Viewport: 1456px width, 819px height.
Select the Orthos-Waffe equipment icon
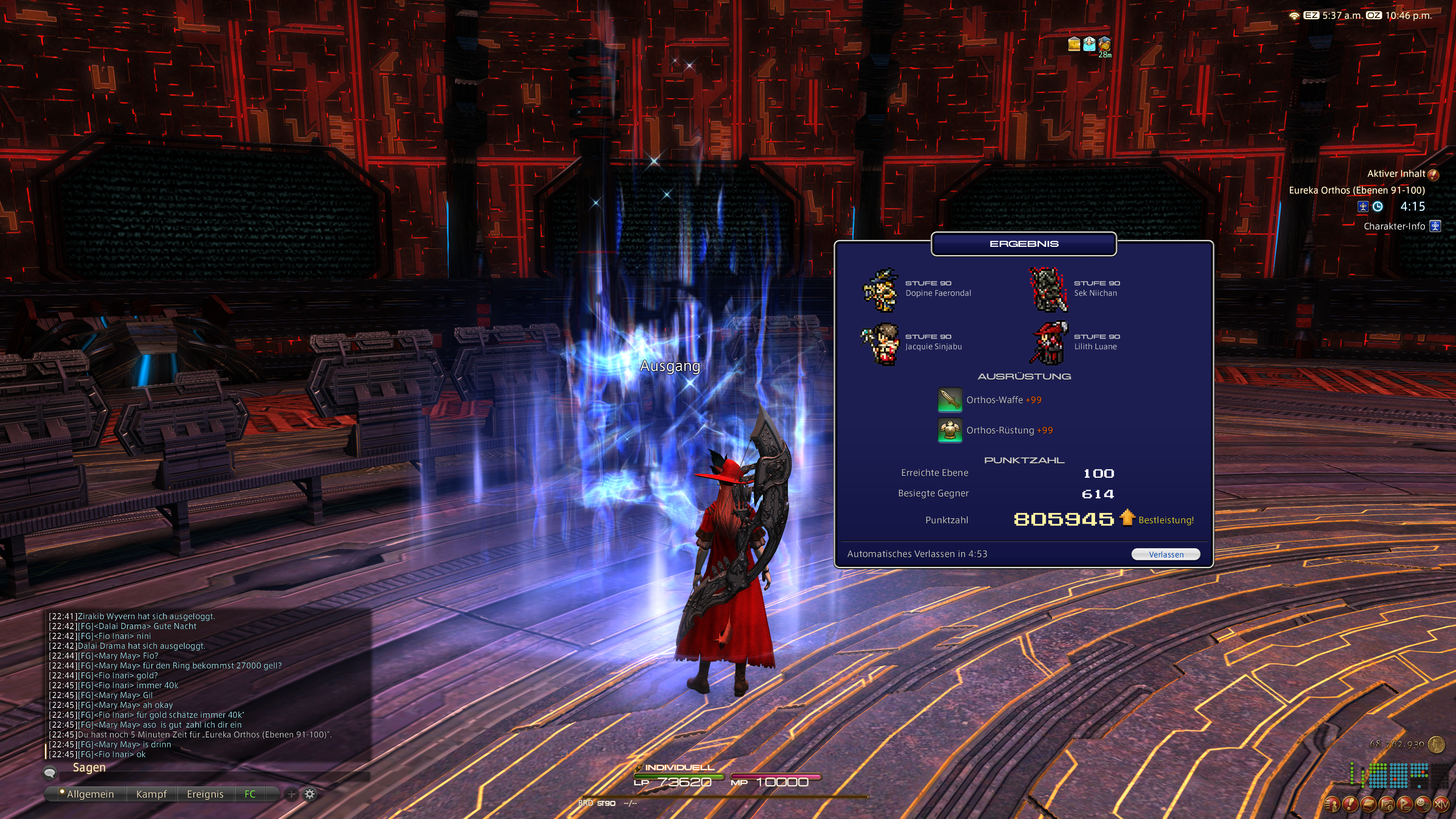pyautogui.click(x=949, y=400)
